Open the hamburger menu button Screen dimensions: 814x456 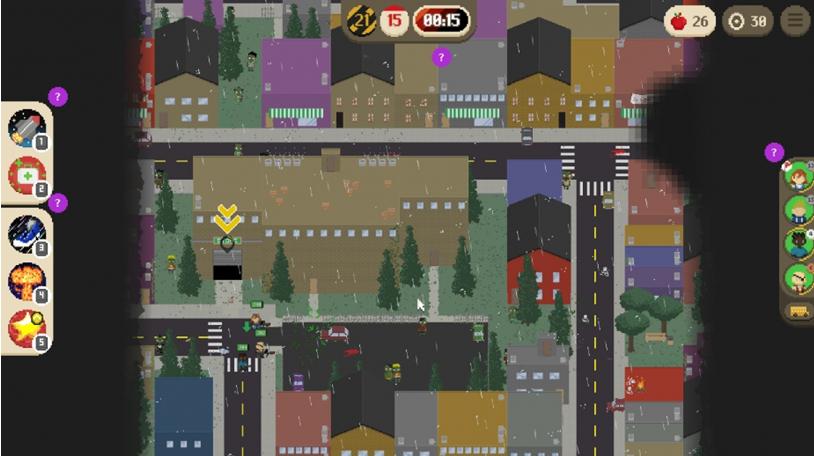pyautogui.click(x=795, y=21)
